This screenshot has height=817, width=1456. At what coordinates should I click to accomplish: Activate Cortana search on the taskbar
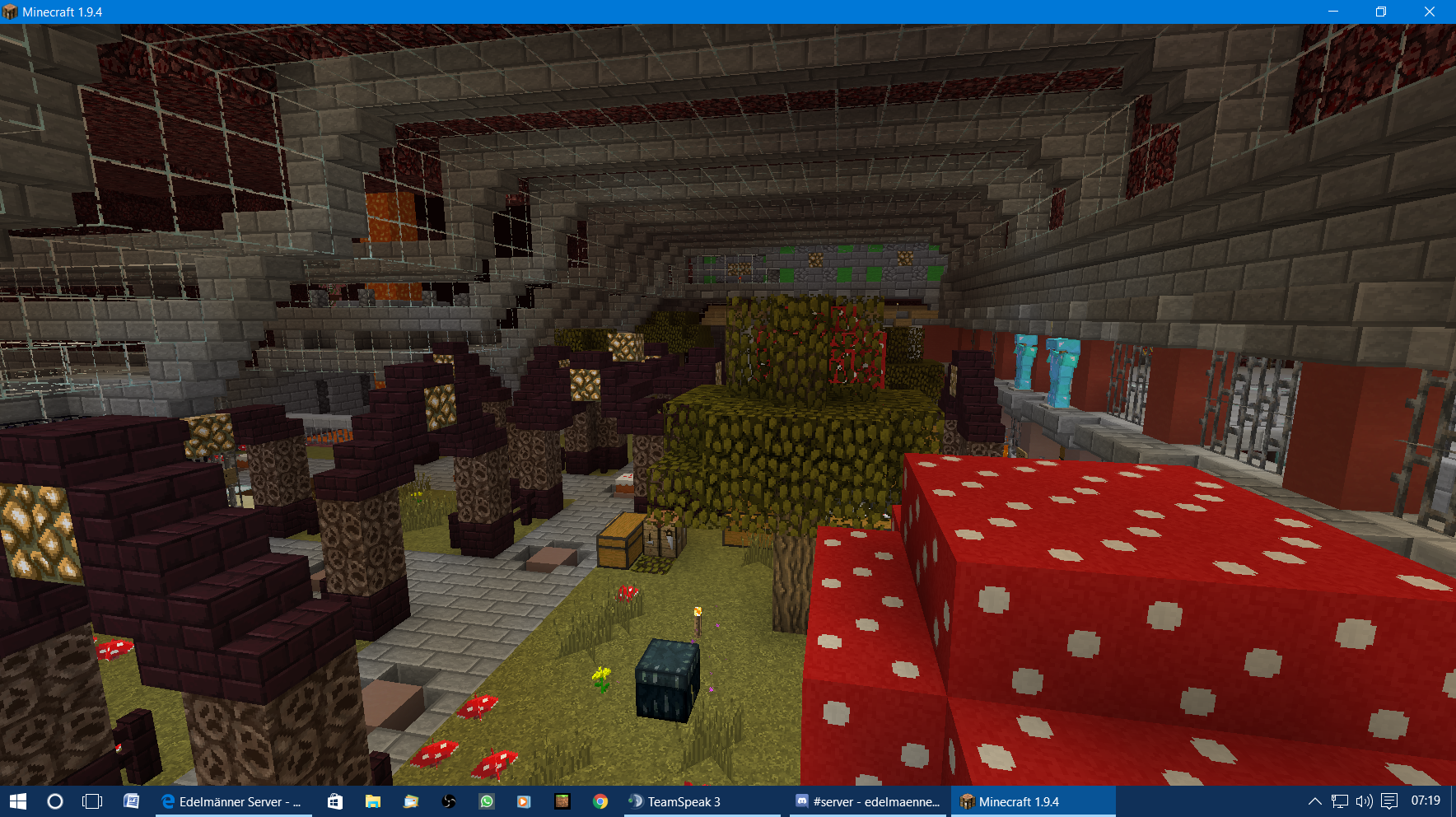click(54, 801)
